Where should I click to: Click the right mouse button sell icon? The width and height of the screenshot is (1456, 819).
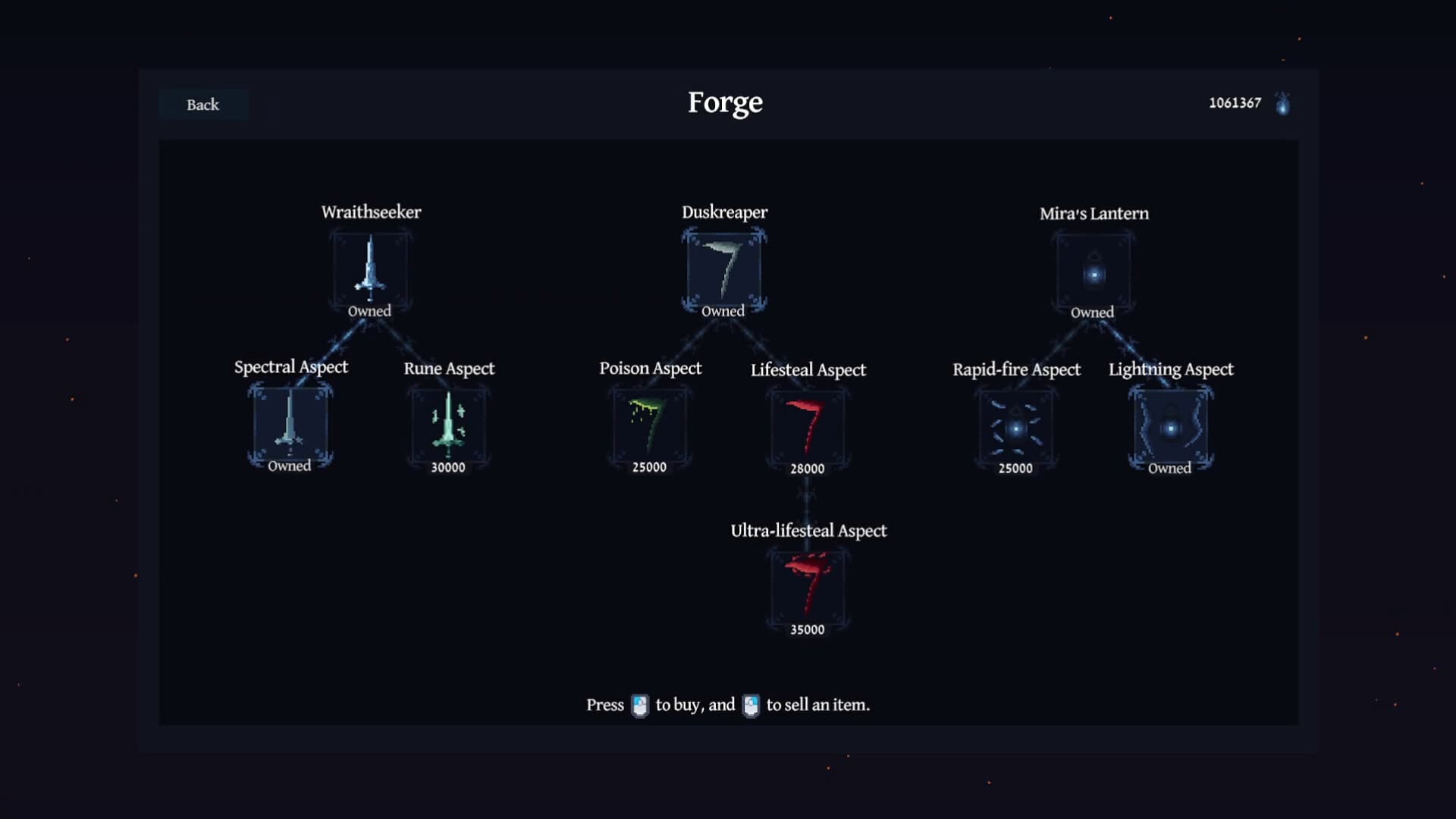pyautogui.click(x=751, y=704)
